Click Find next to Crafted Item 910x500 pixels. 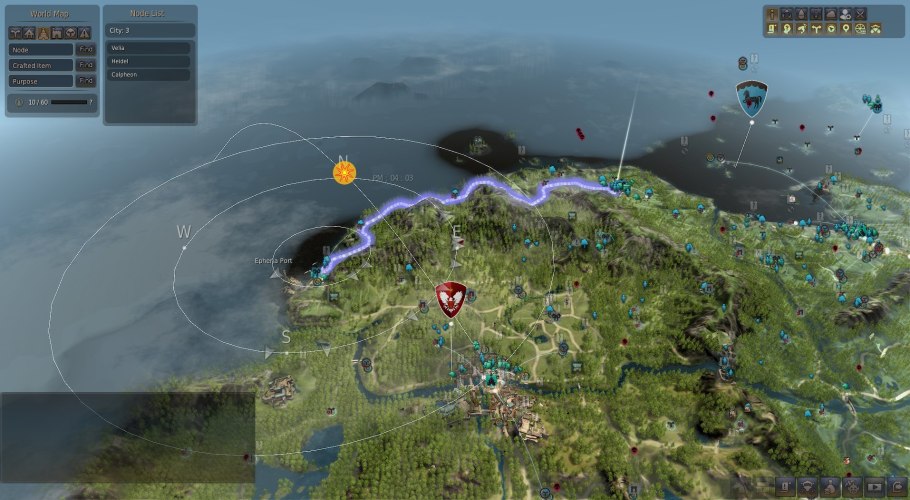click(x=86, y=64)
